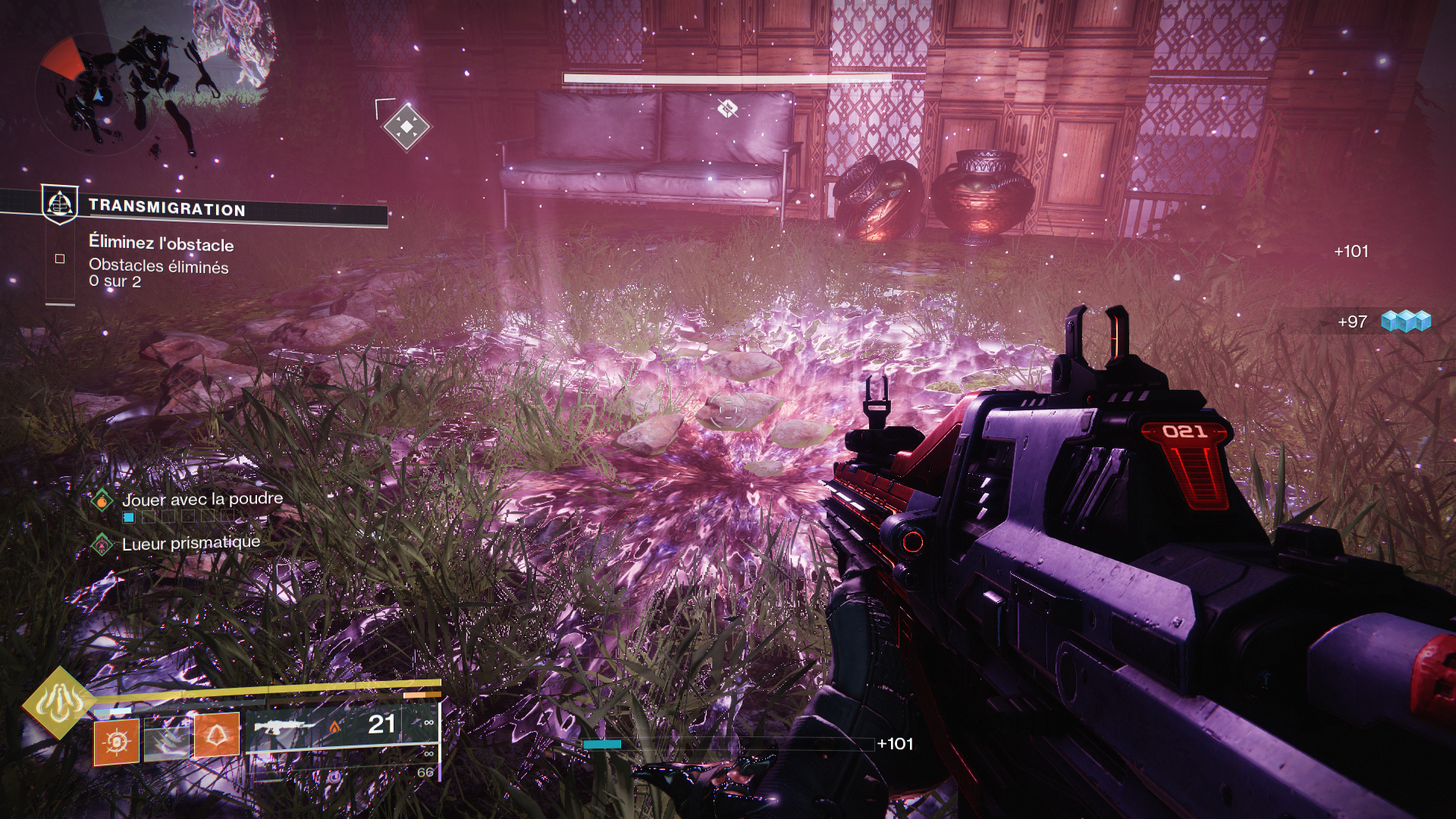This screenshot has width=1456, height=819.
Task: Activate the orange class ability icon
Action: 217,735
